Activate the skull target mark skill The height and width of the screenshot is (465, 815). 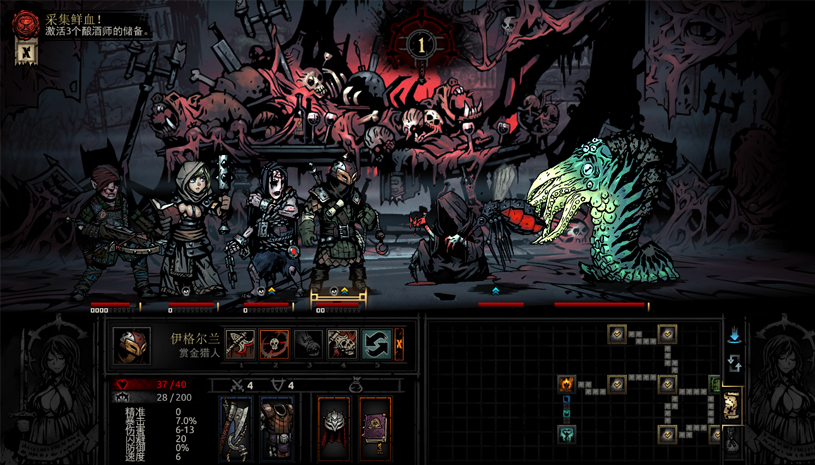pos(274,344)
